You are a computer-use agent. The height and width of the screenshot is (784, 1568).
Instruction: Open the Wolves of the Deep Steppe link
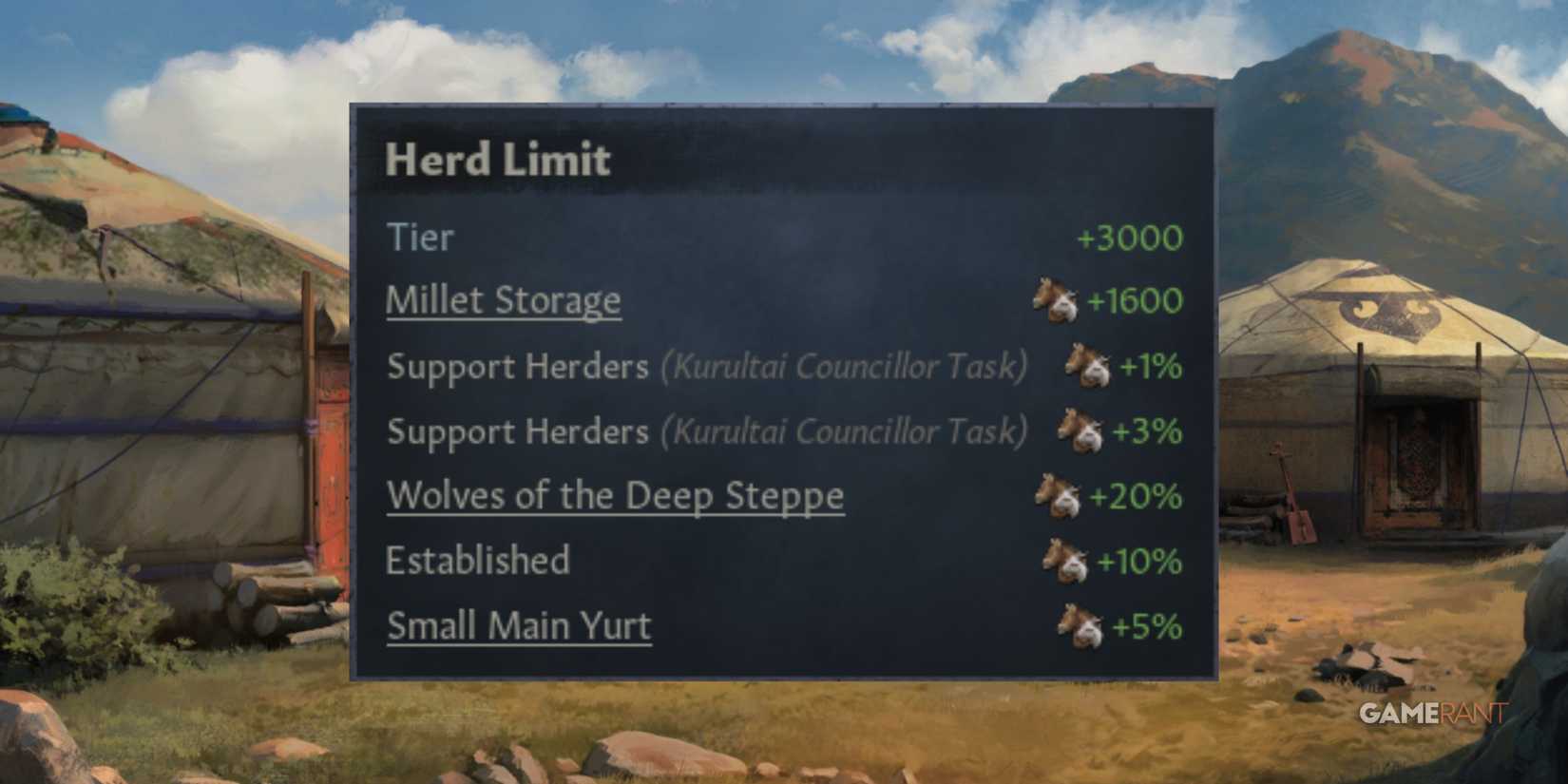click(x=614, y=495)
